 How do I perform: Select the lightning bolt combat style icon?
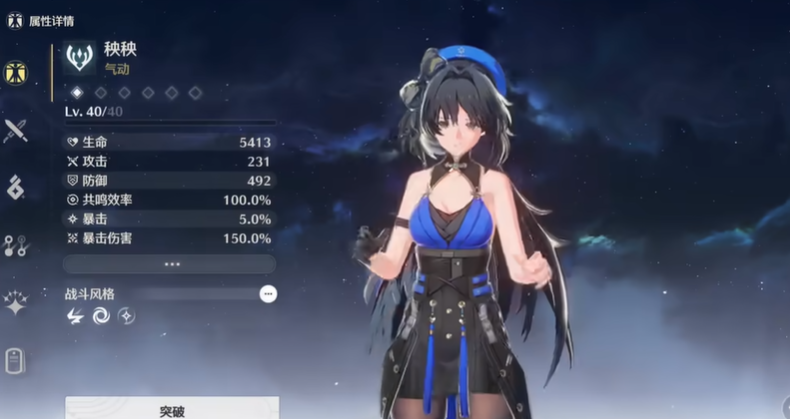(x=76, y=316)
